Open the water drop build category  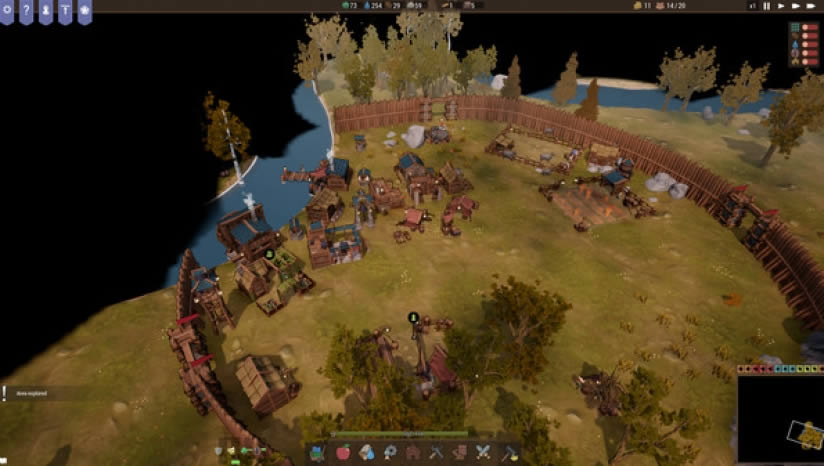(x=366, y=452)
